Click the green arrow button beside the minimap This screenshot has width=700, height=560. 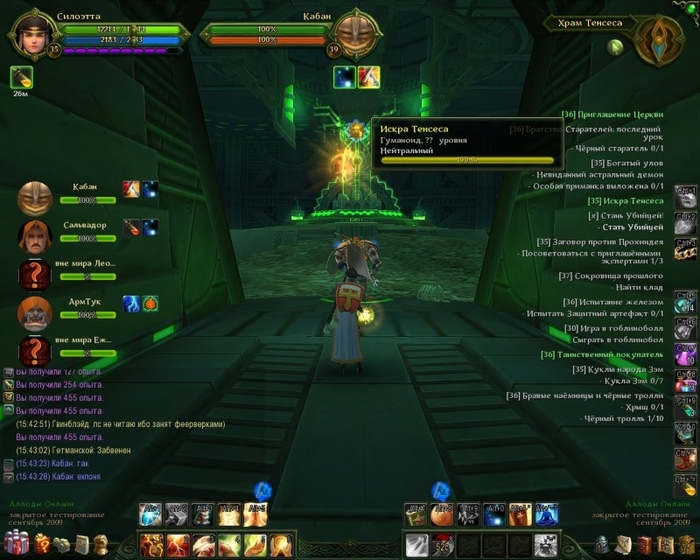click(x=617, y=46)
